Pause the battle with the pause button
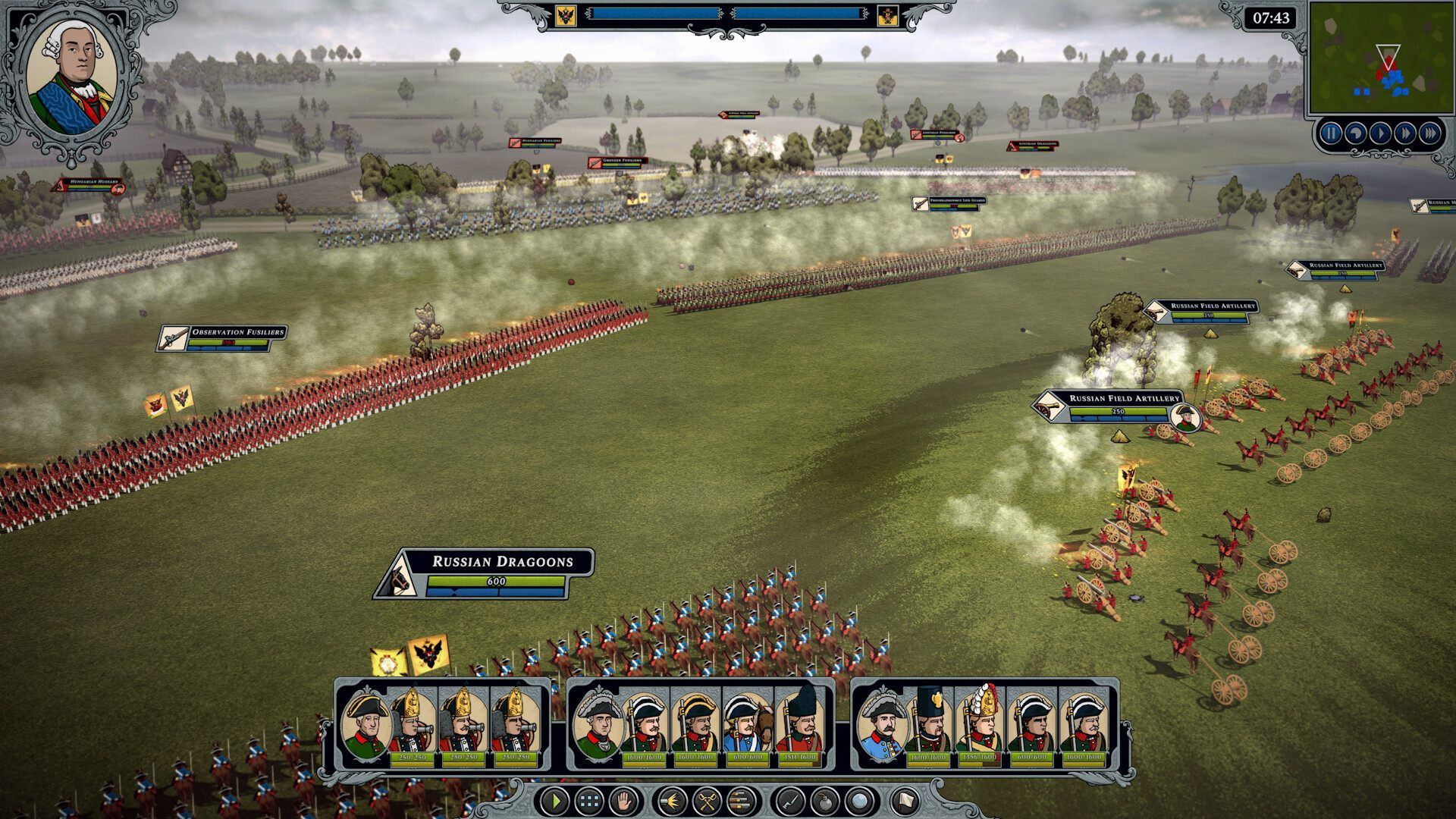Image resolution: width=1456 pixels, height=819 pixels. coord(1330,134)
